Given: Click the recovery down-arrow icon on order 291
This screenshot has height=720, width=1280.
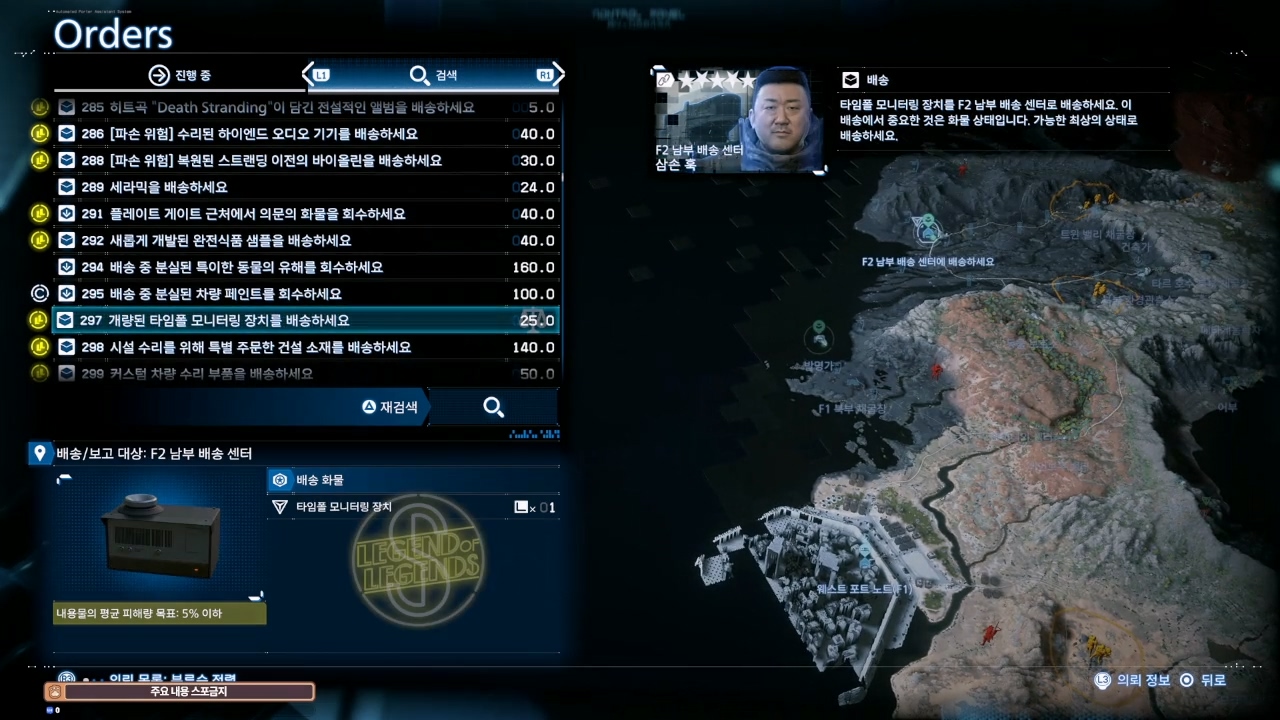Looking at the screenshot, I should tap(66, 213).
